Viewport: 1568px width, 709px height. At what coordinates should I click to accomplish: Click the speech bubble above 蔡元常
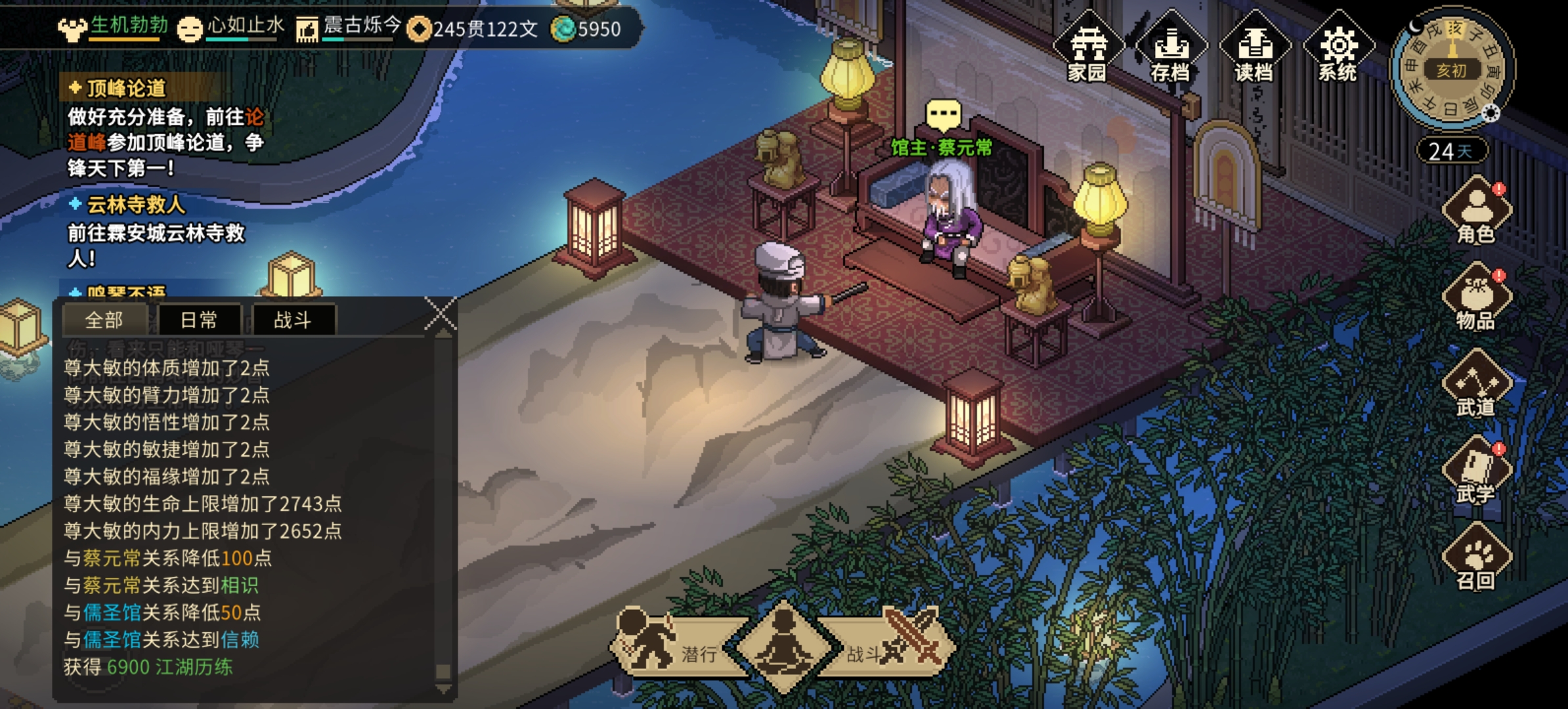click(943, 115)
